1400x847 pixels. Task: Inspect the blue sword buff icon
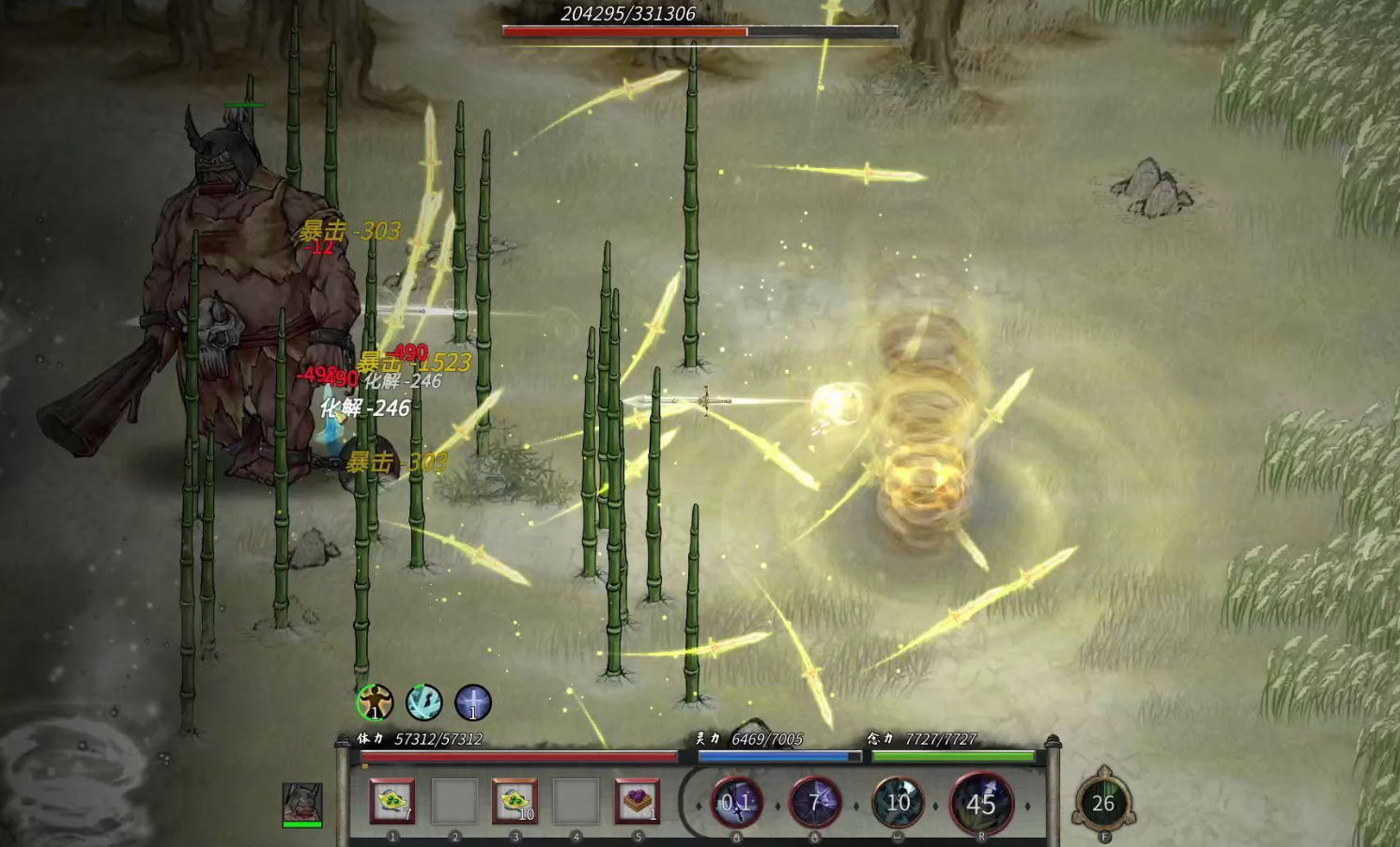473,701
